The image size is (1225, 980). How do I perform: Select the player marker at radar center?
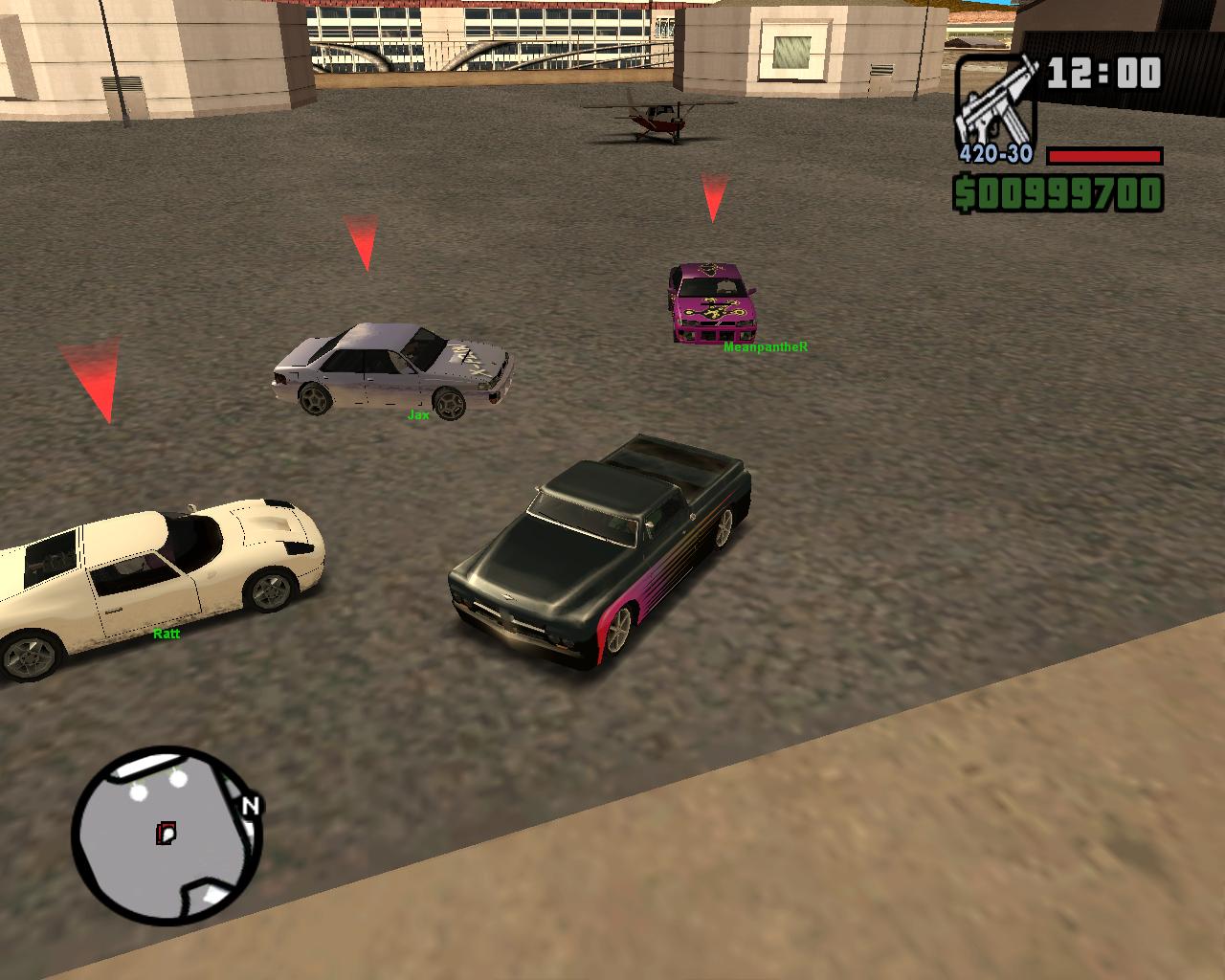(167, 833)
